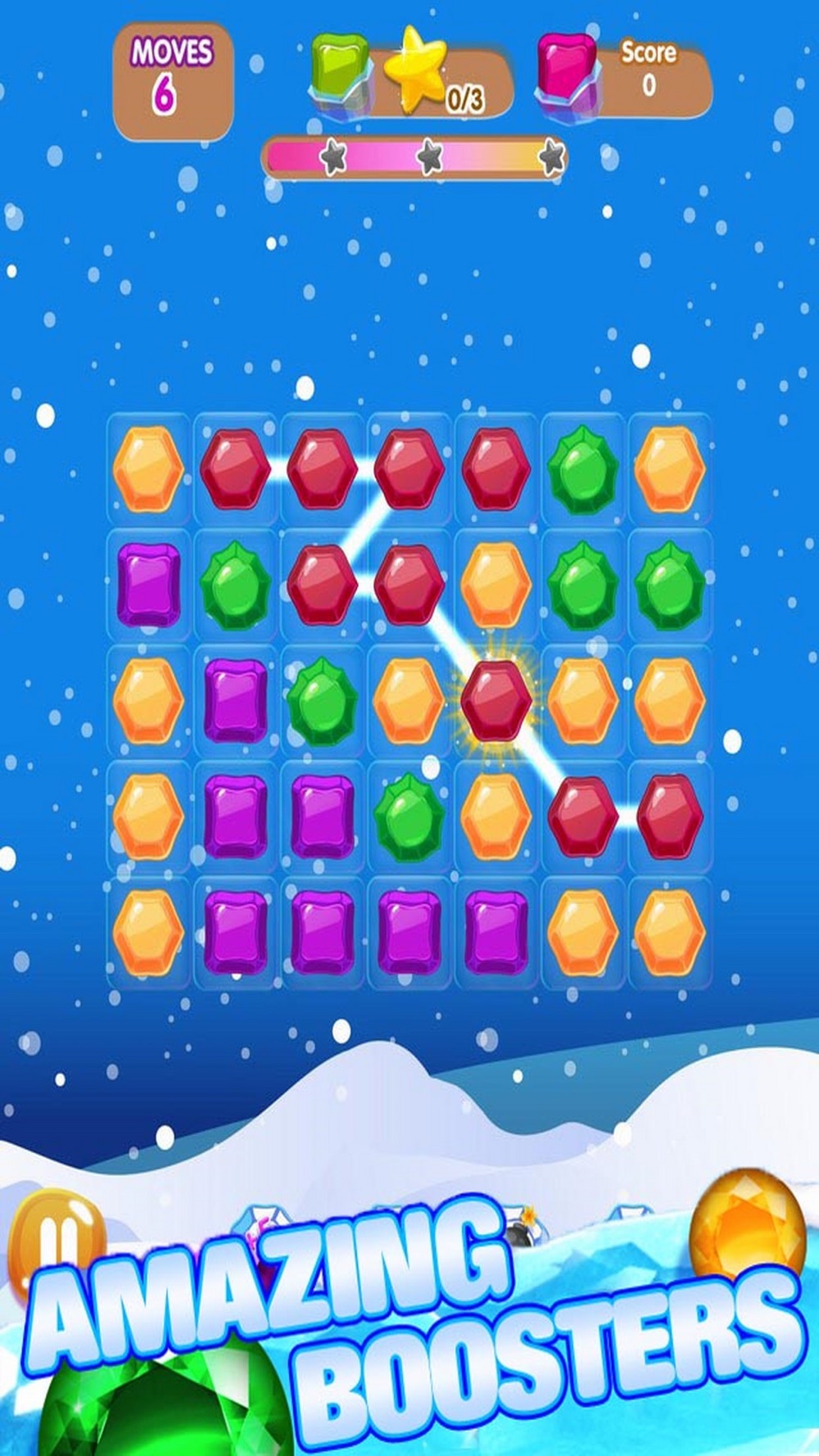
Task: Tap the single orange gem in the second row
Action: [x=495, y=586]
